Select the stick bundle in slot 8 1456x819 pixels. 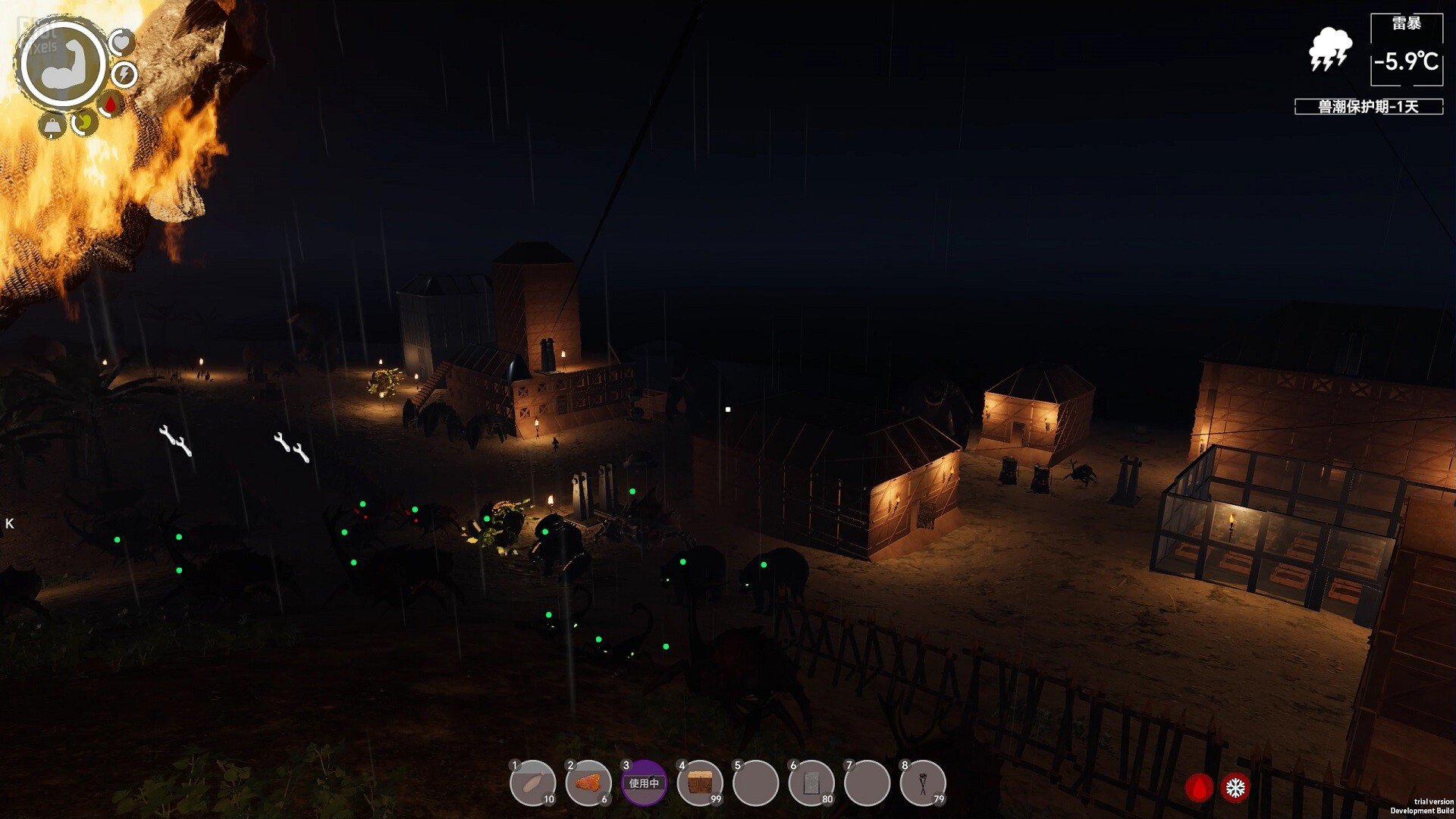[x=923, y=783]
